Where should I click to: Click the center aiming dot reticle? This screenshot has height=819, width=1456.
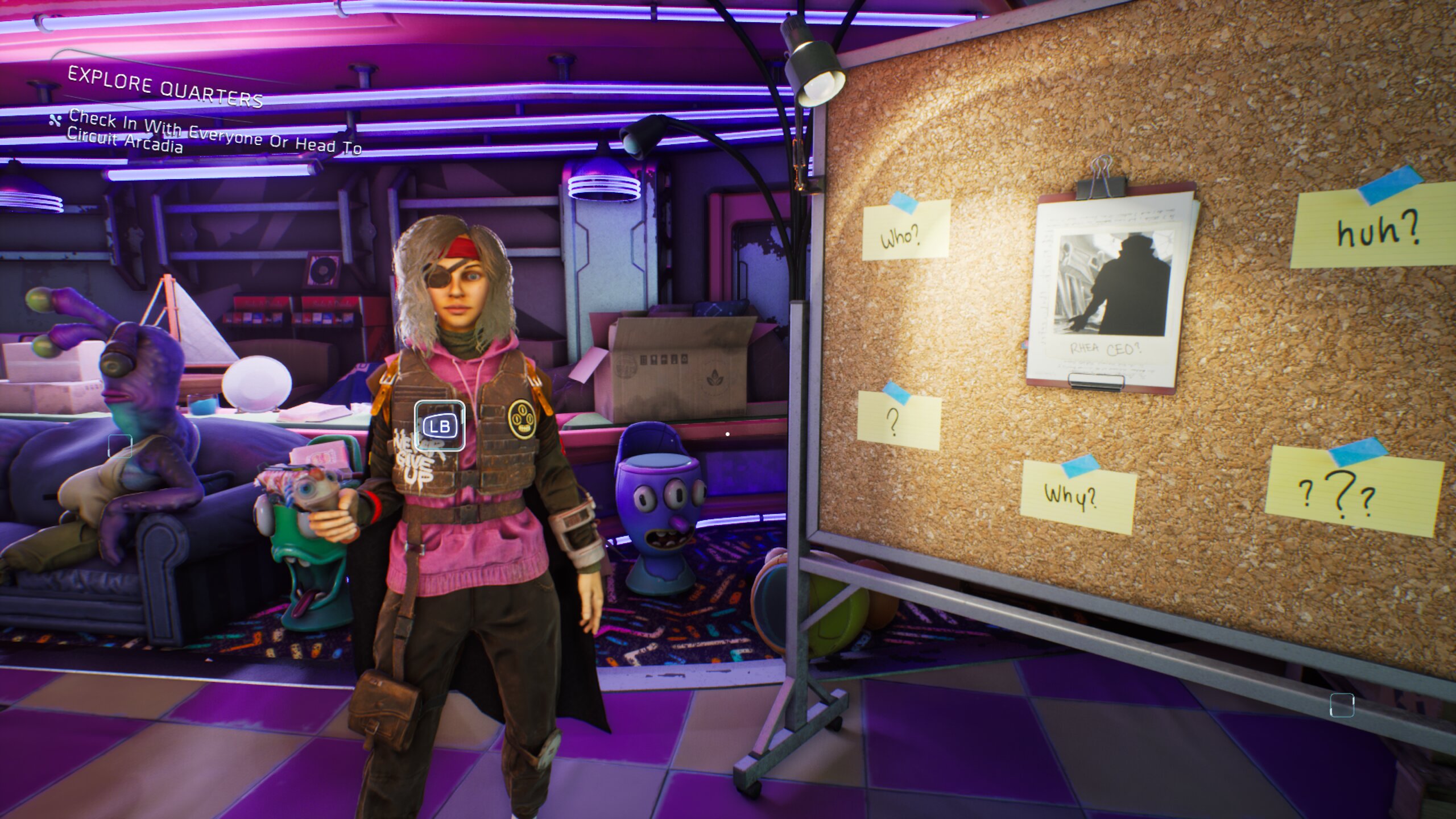pyautogui.click(x=728, y=433)
